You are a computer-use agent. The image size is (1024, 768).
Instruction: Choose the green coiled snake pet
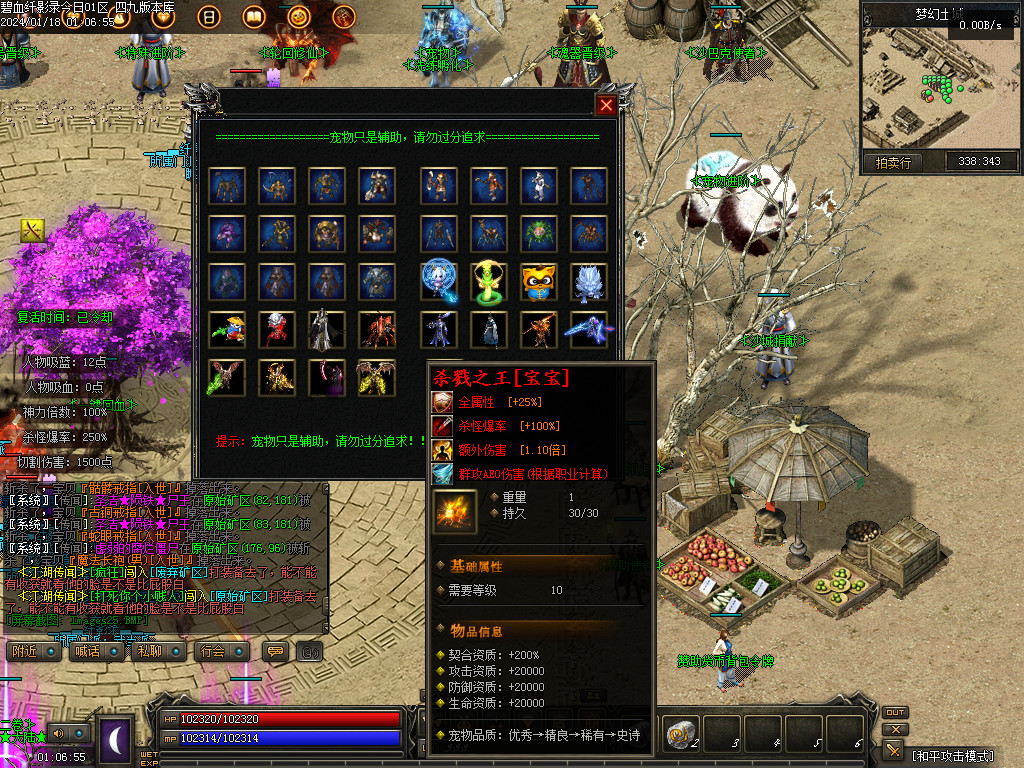[x=489, y=282]
